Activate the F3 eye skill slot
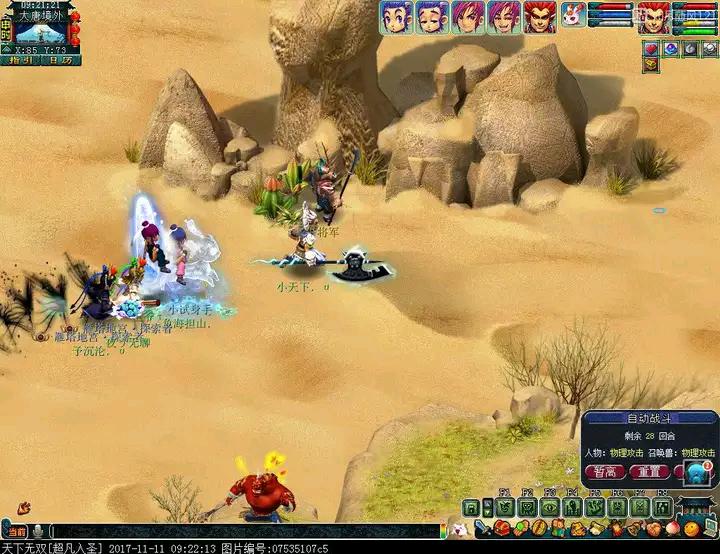Image resolution: width=720 pixels, height=554 pixels. click(x=549, y=507)
